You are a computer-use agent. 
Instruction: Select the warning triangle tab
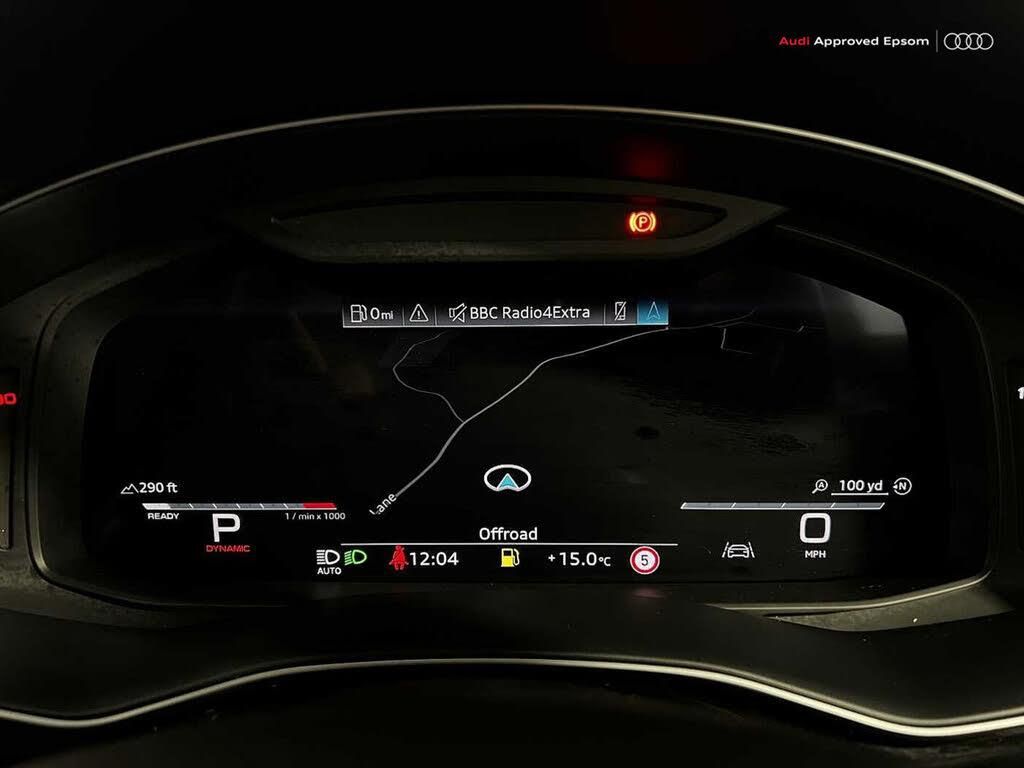[419, 313]
